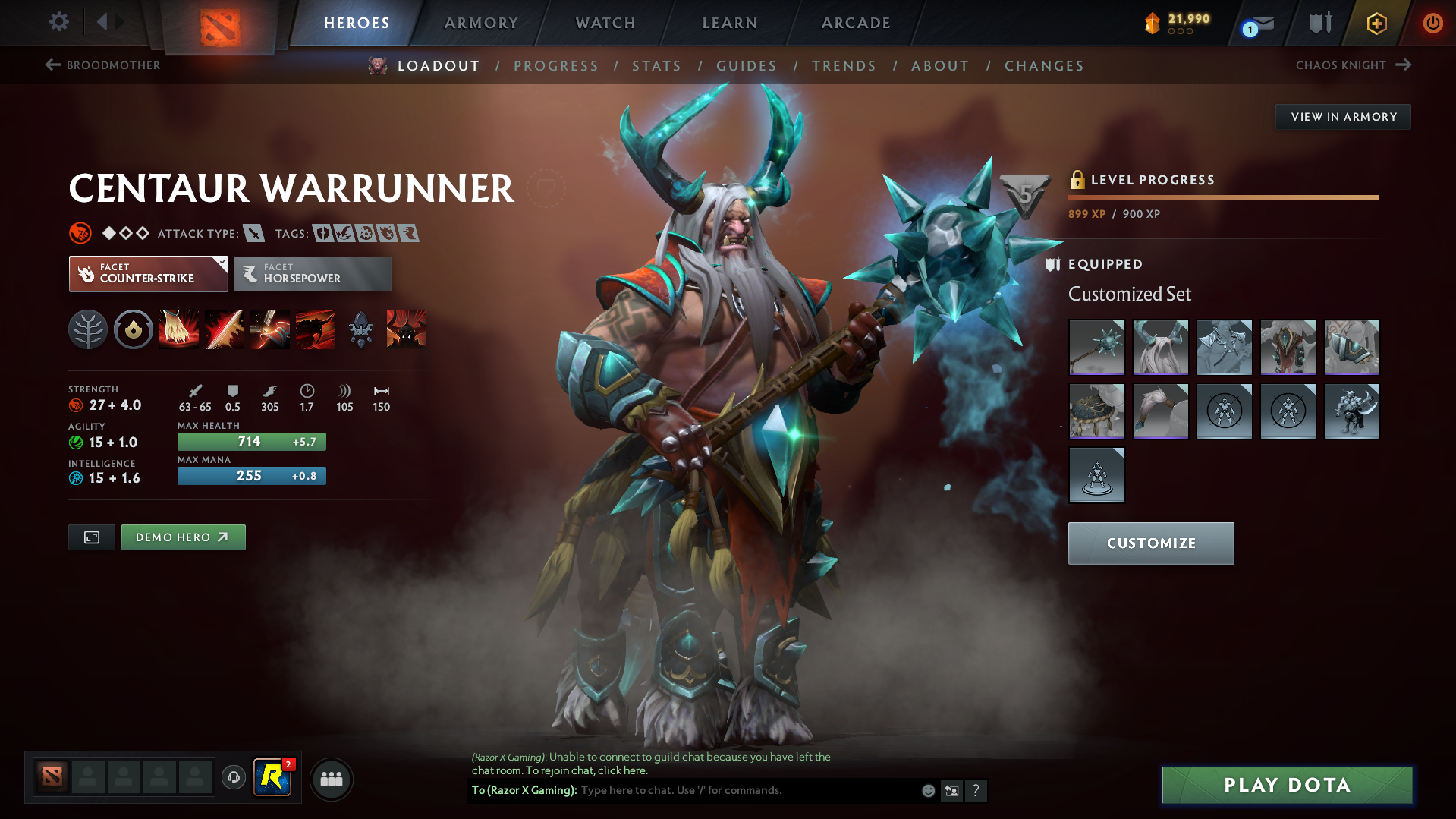Click the Double Edge ability icon
The height and width of the screenshot is (819, 1456).
(x=225, y=329)
